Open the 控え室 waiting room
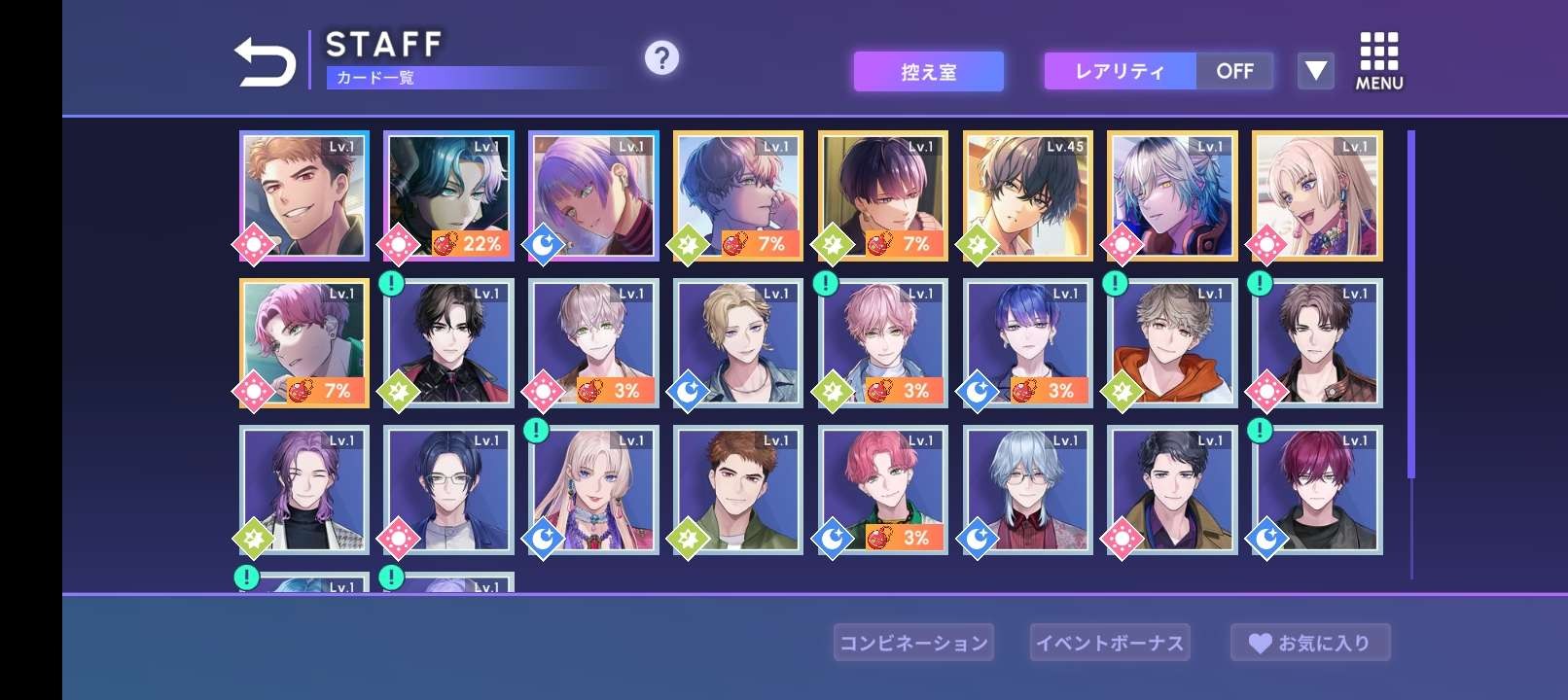The width and height of the screenshot is (1568, 700). (x=928, y=72)
